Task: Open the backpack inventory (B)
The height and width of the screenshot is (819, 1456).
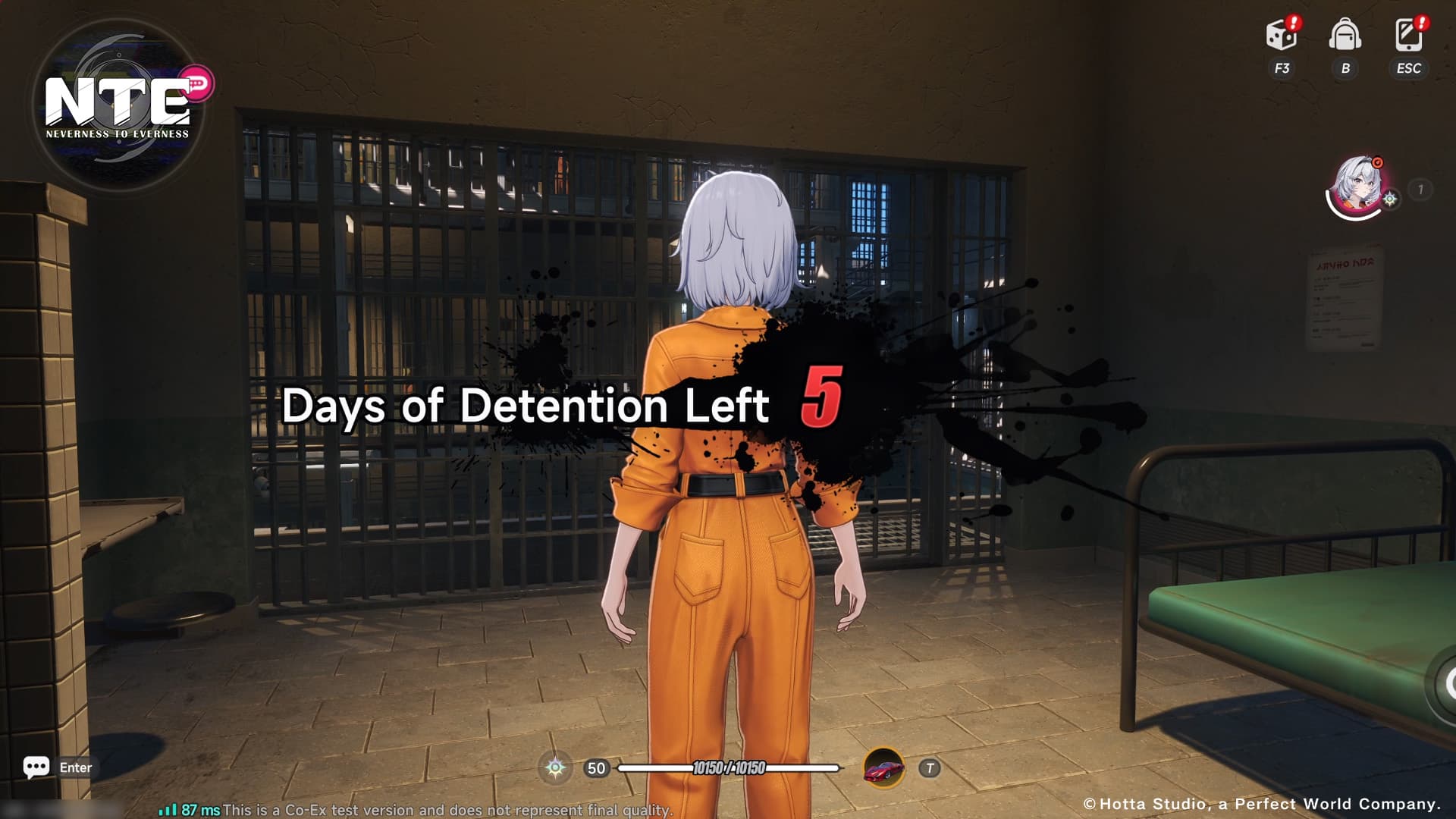Action: click(x=1345, y=36)
